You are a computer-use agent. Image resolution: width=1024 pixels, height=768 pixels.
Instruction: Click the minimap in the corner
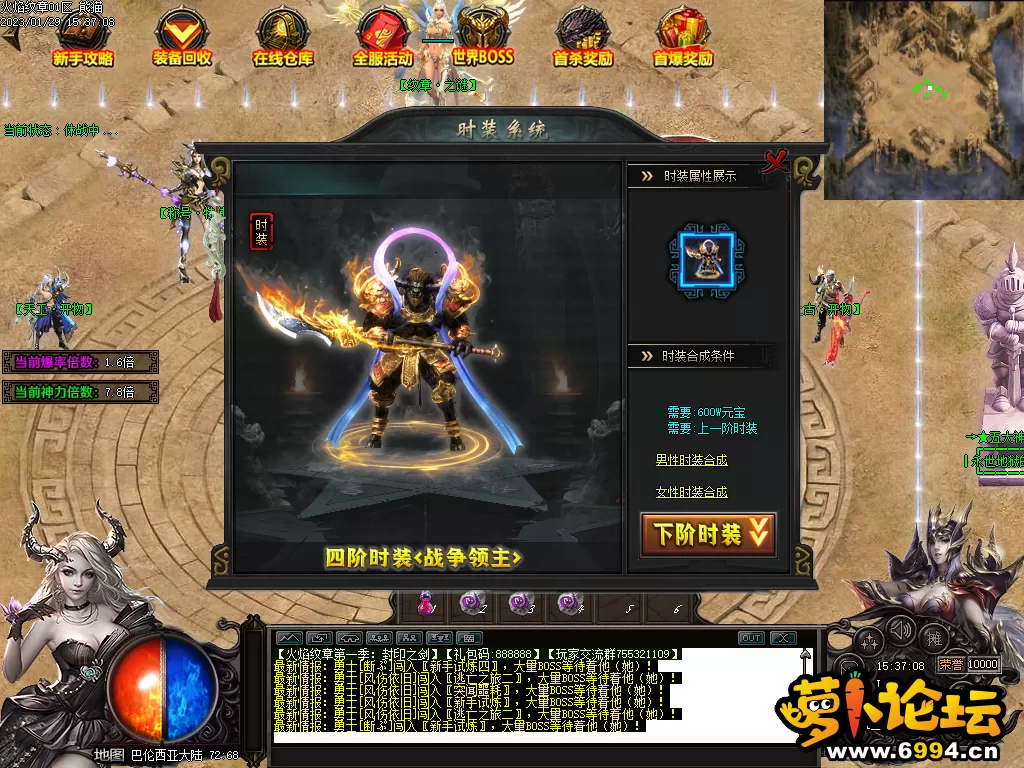(x=923, y=99)
